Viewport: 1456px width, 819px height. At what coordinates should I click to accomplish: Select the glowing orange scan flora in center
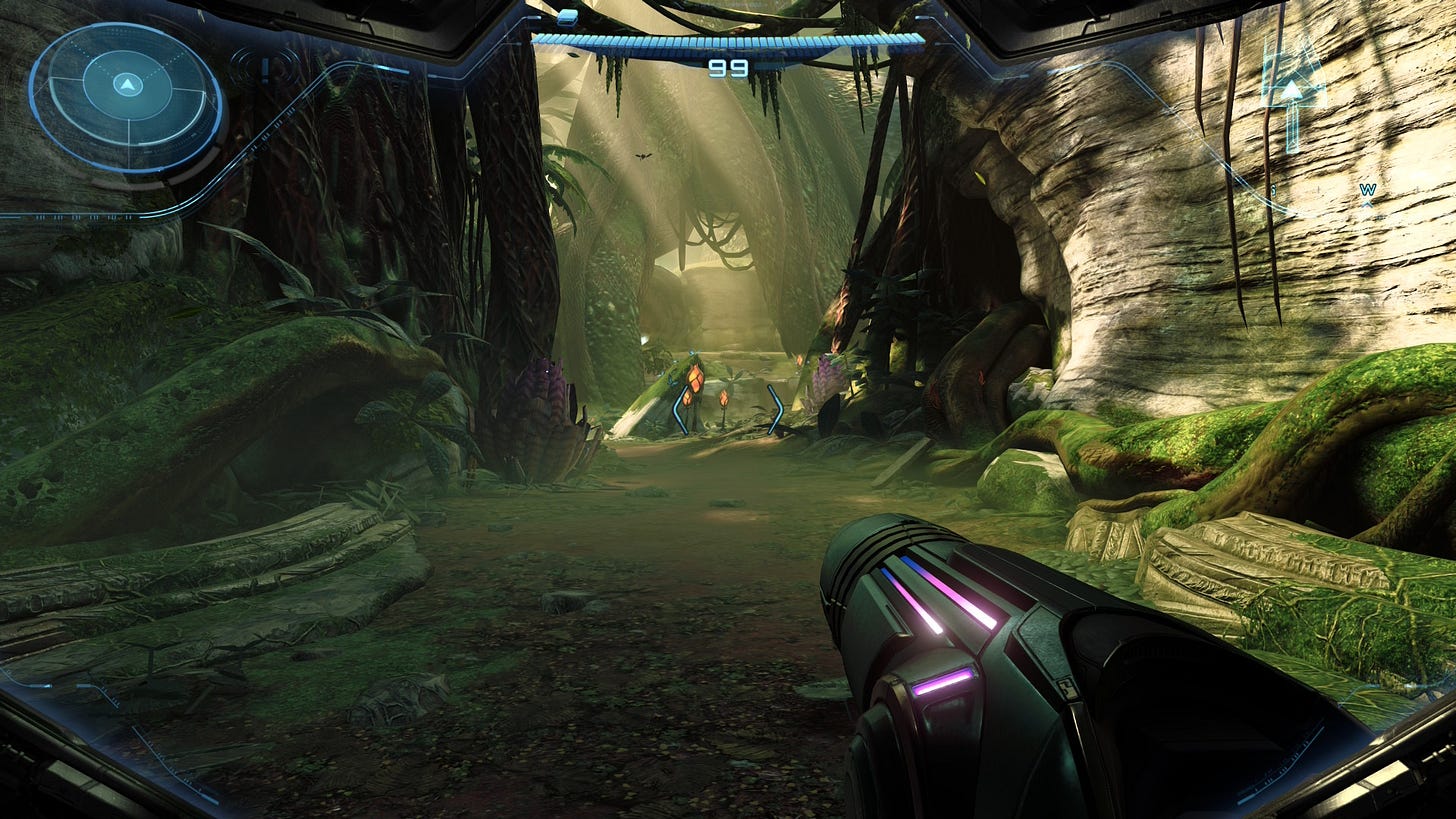(697, 378)
